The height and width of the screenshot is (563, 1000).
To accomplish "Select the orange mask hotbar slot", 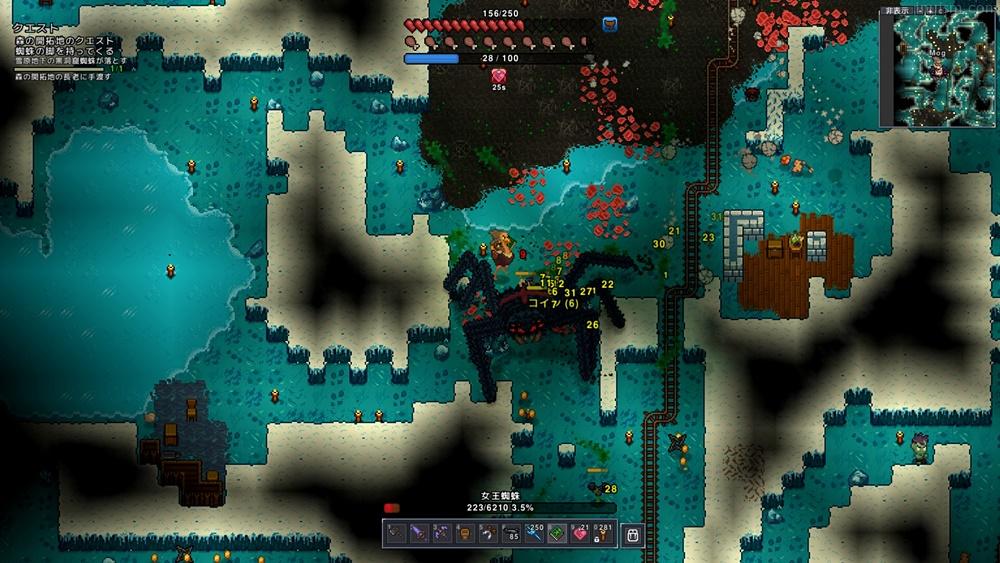I will [465, 535].
